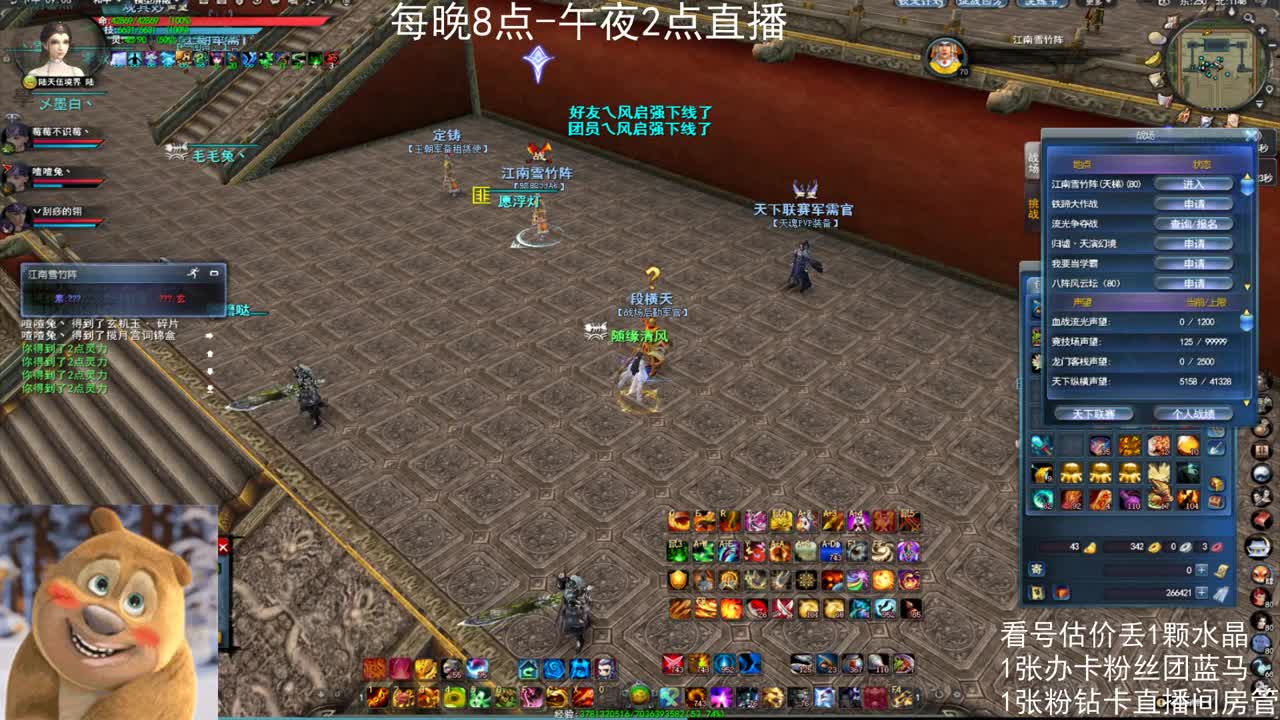Zoom out using the minimap minus icon
The width and height of the screenshot is (1280, 720).
point(1270,44)
